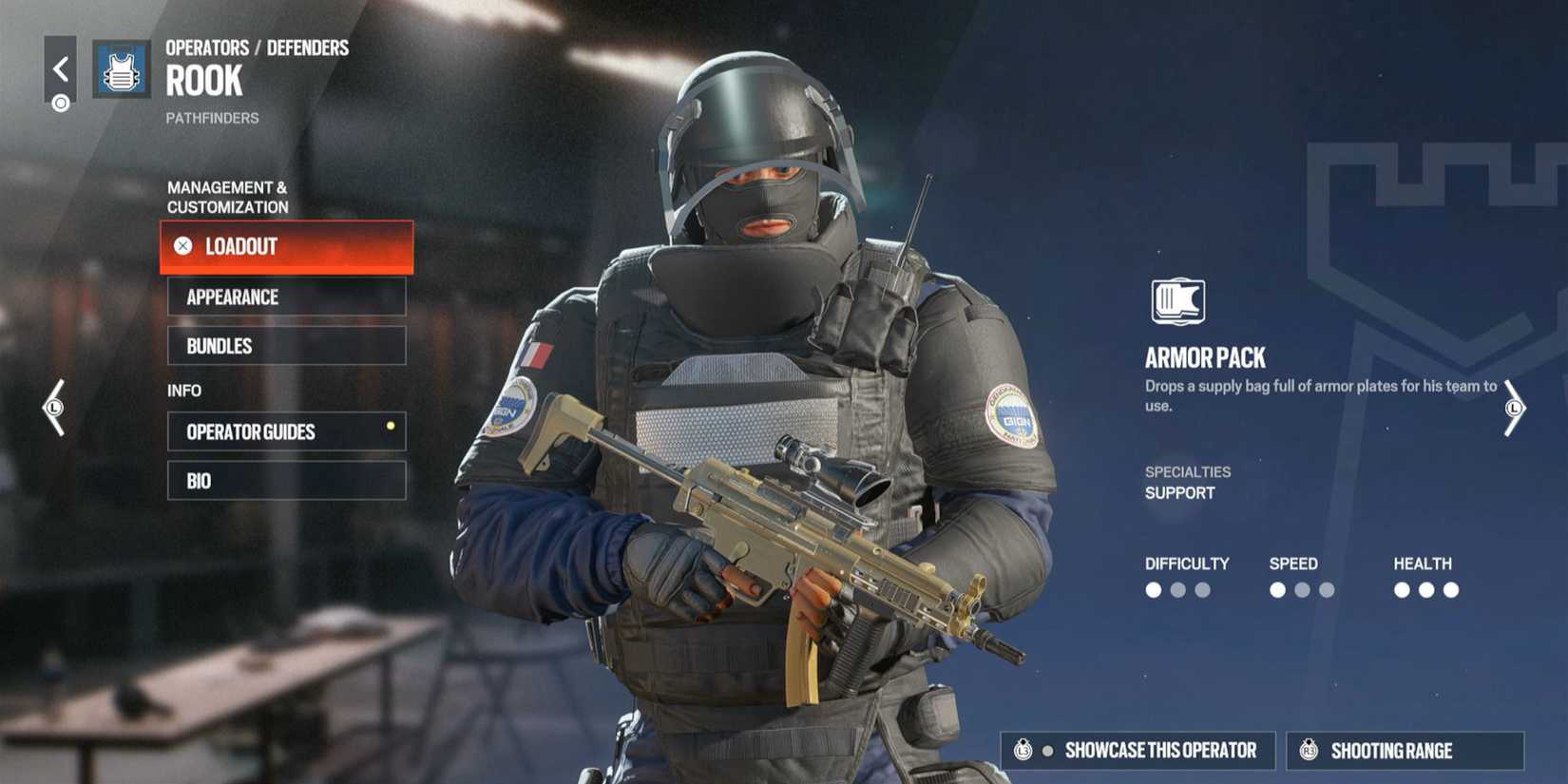This screenshot has height=784, width=1568.
Task: Click the back arrow to exit Rook's page
Action: pos(61,67)
